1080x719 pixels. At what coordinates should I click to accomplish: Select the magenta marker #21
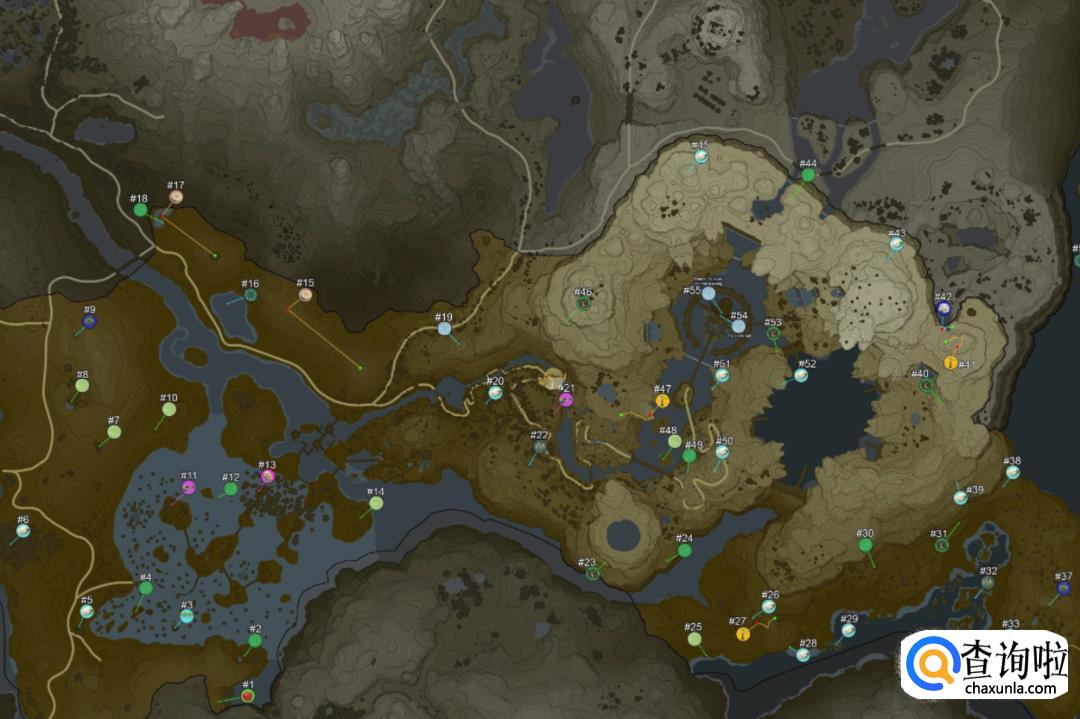(x=566, y=400)
